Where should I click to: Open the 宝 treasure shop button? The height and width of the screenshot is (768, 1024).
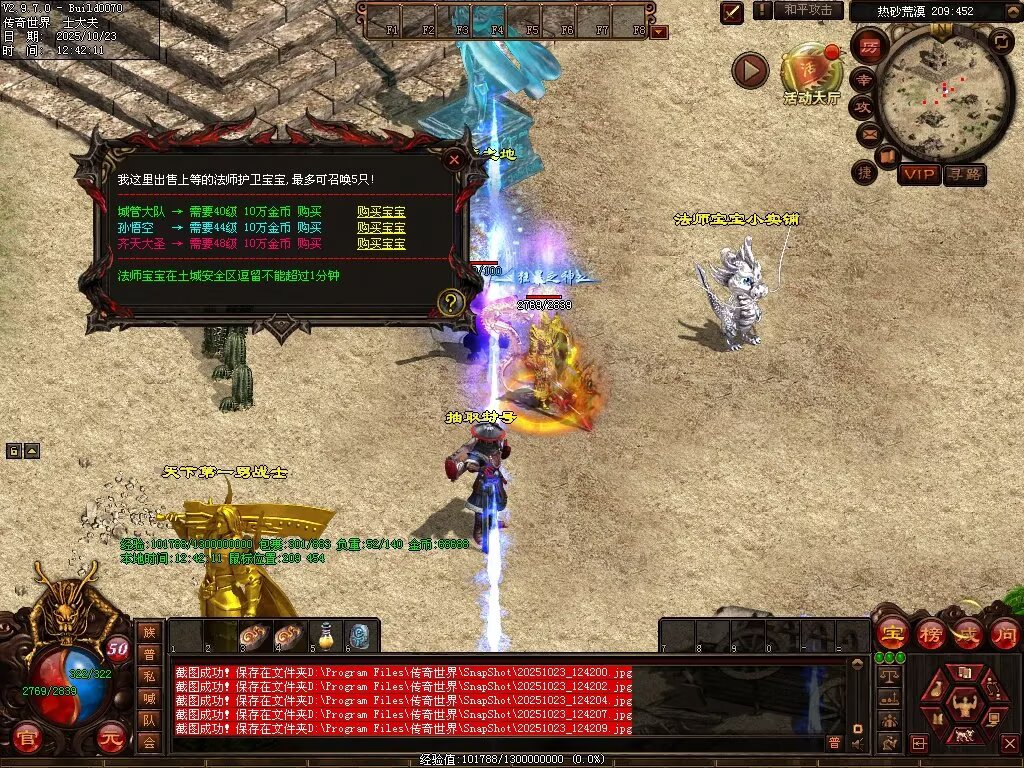point(891,633)
